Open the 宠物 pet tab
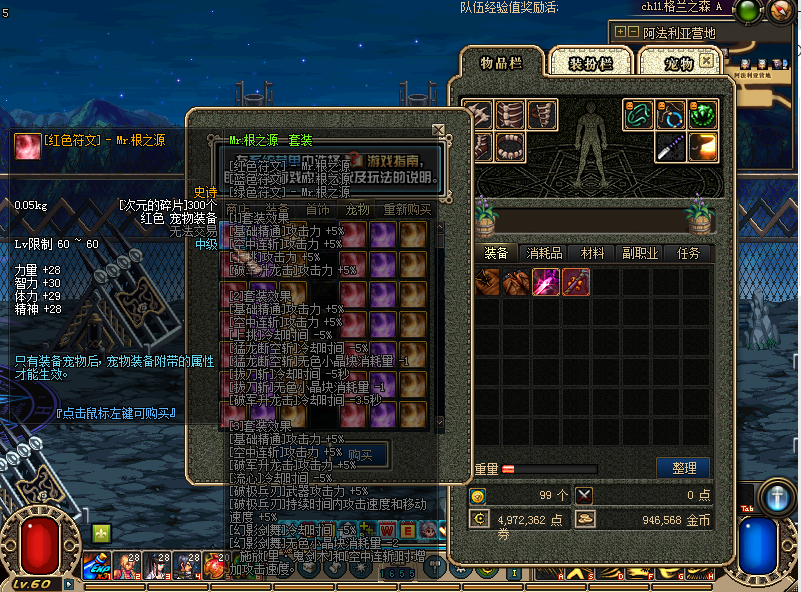The image size is (801, 592). tap(682, 63)
